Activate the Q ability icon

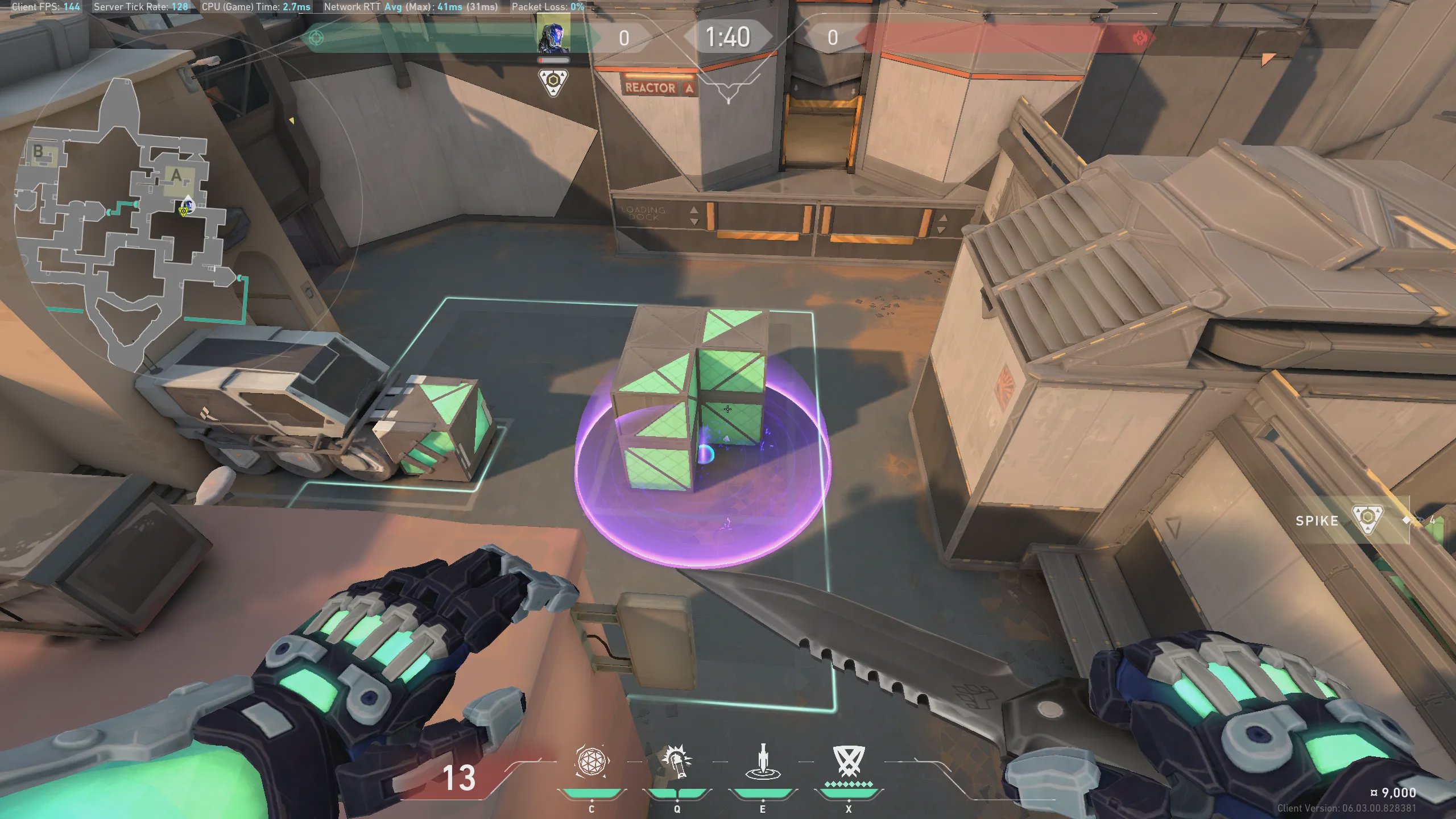[x=677, y=762]
